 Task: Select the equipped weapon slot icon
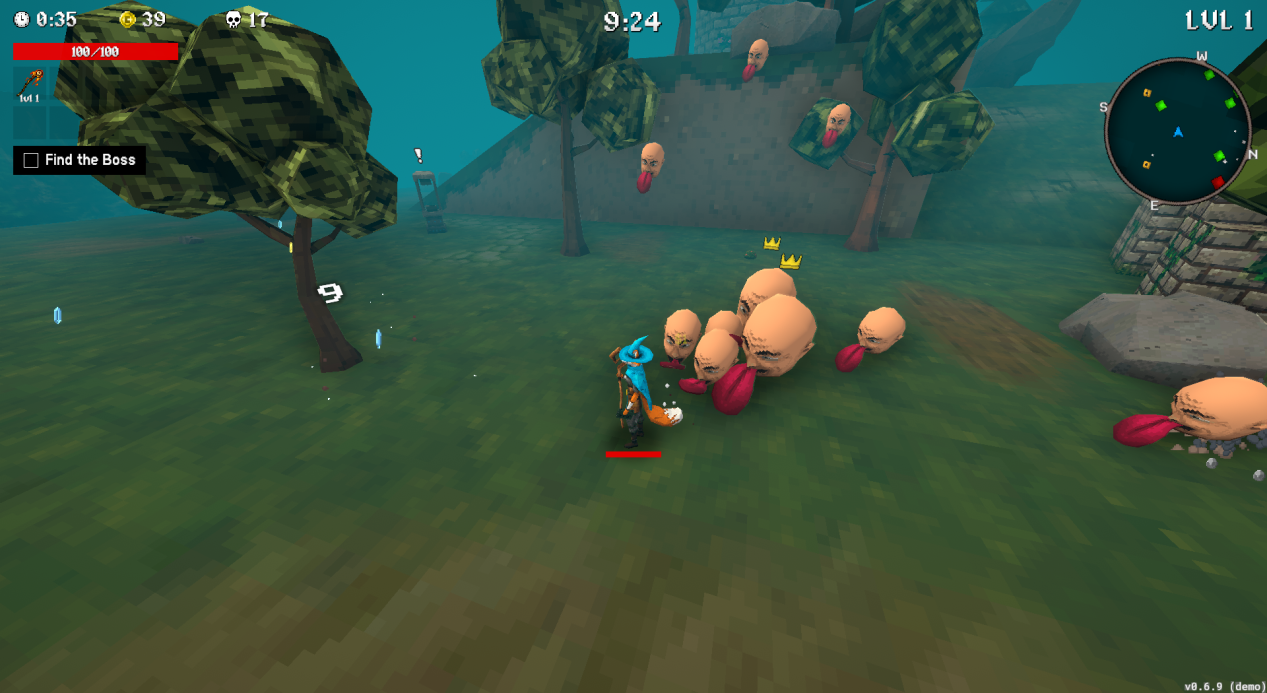tap(30, 84)
